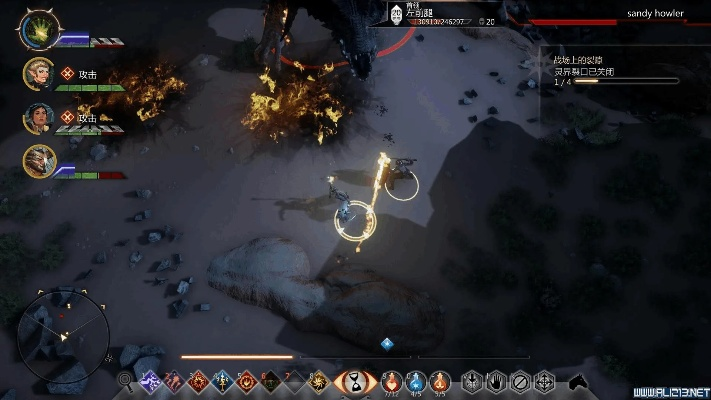The width and height of the screenshot is (711, 400).
Task: Select the crossed-circle disengage command
Action: (520, 381)
